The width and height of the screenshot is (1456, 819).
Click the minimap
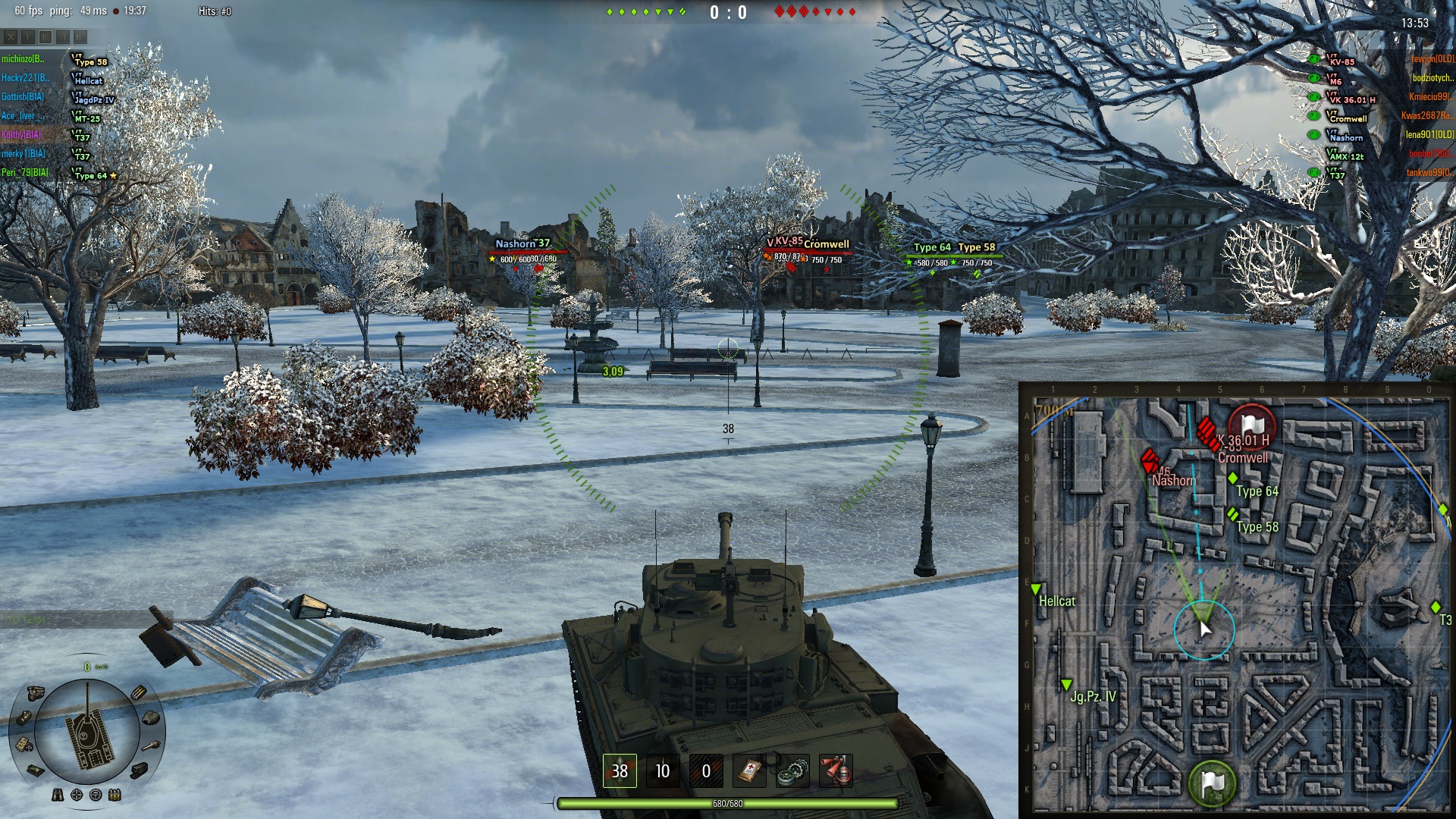coord(1236,601)
